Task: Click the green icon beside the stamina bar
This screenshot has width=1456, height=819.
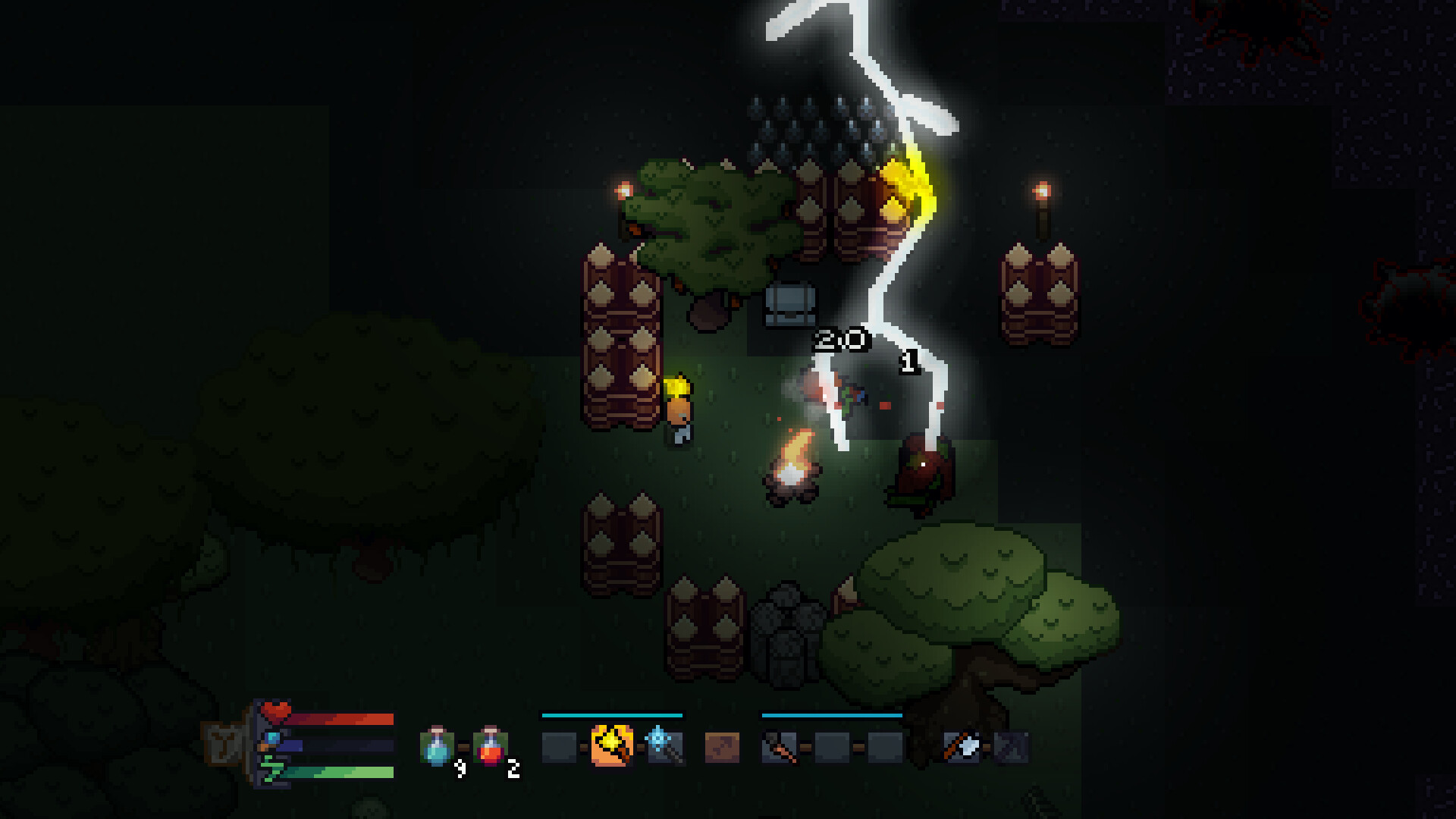Action: point(271,767)
